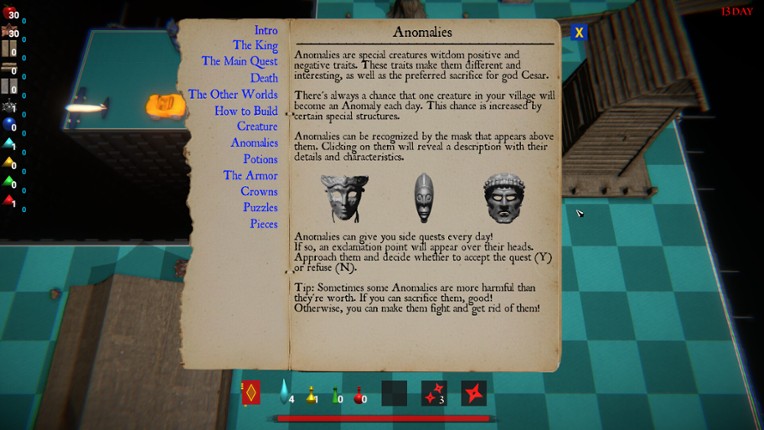Show The Main Quest page
The height and width of the screenshot is (430, 764).
point(239,61)
